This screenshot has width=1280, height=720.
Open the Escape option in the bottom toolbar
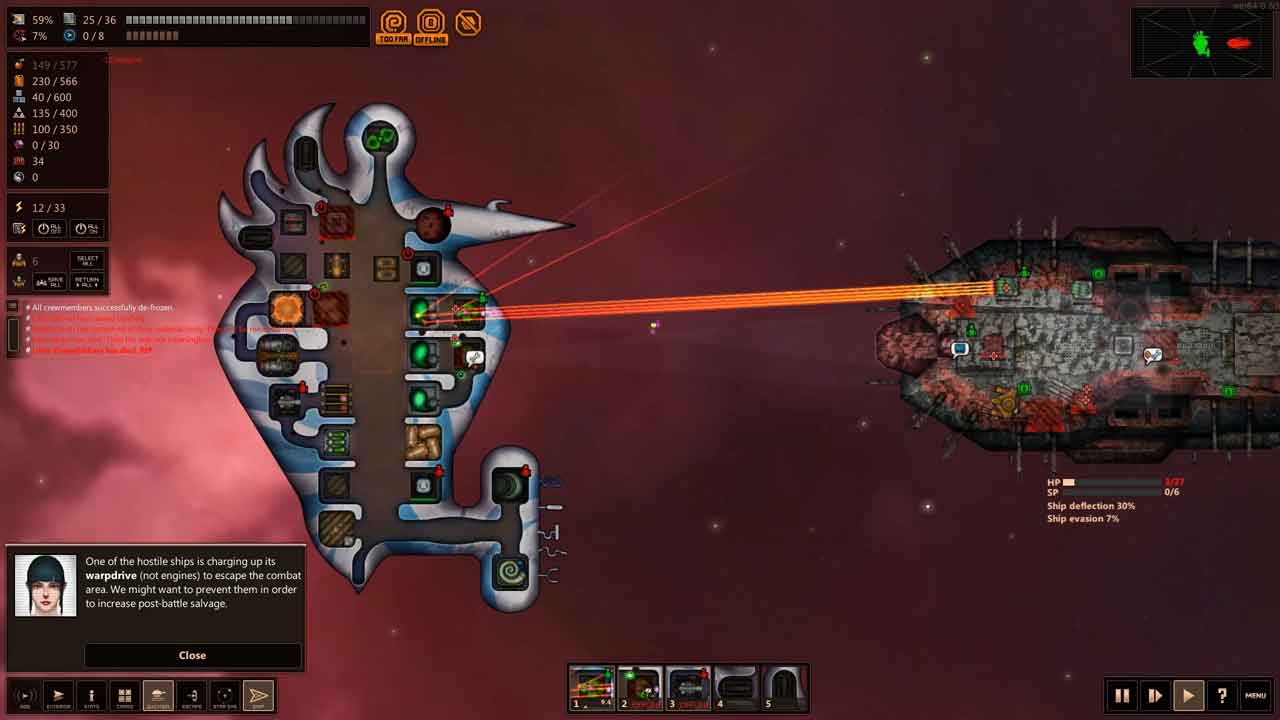point(192,695)
